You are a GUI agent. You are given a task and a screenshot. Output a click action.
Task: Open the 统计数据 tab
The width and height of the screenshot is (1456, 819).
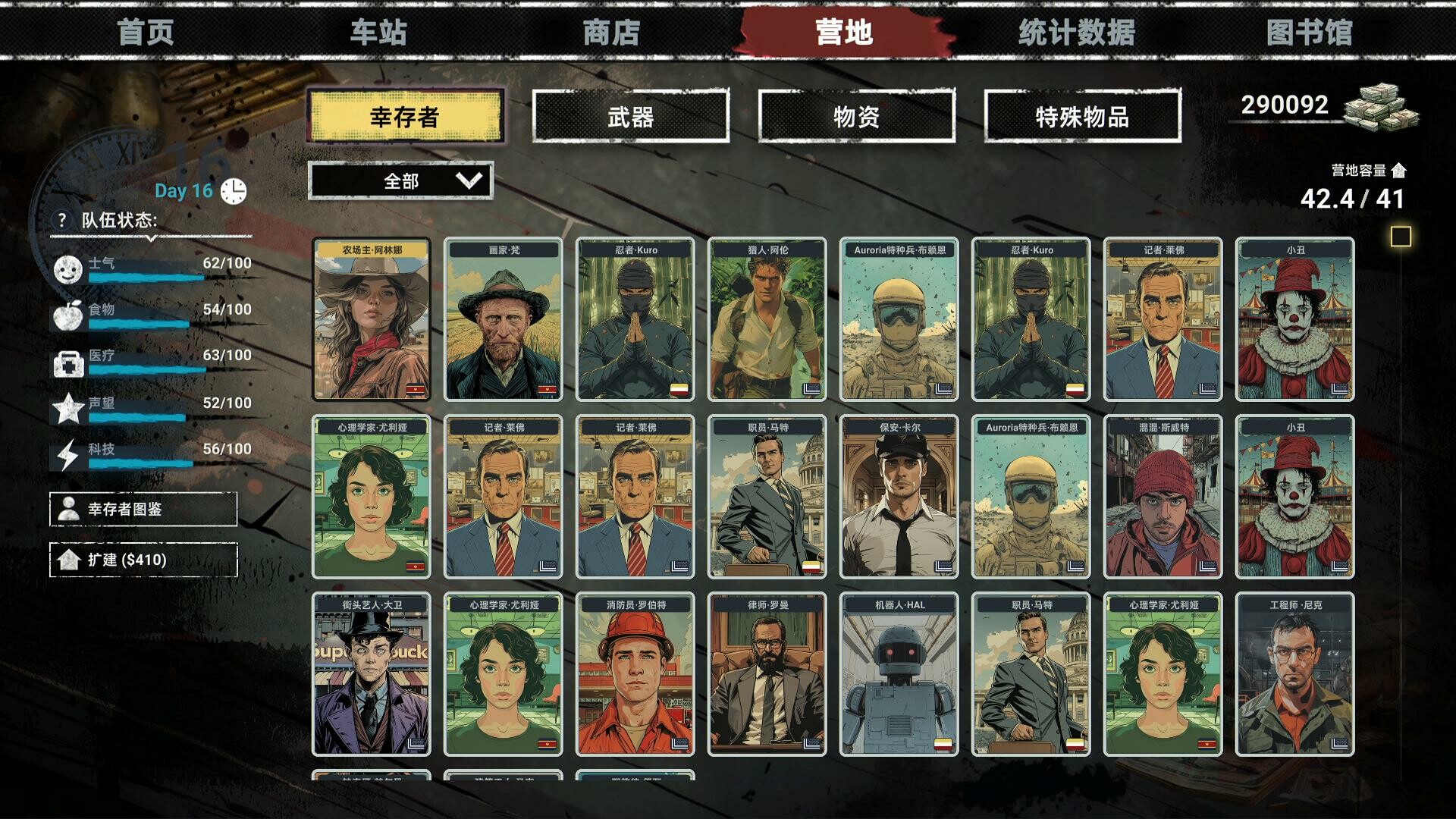1077,33
